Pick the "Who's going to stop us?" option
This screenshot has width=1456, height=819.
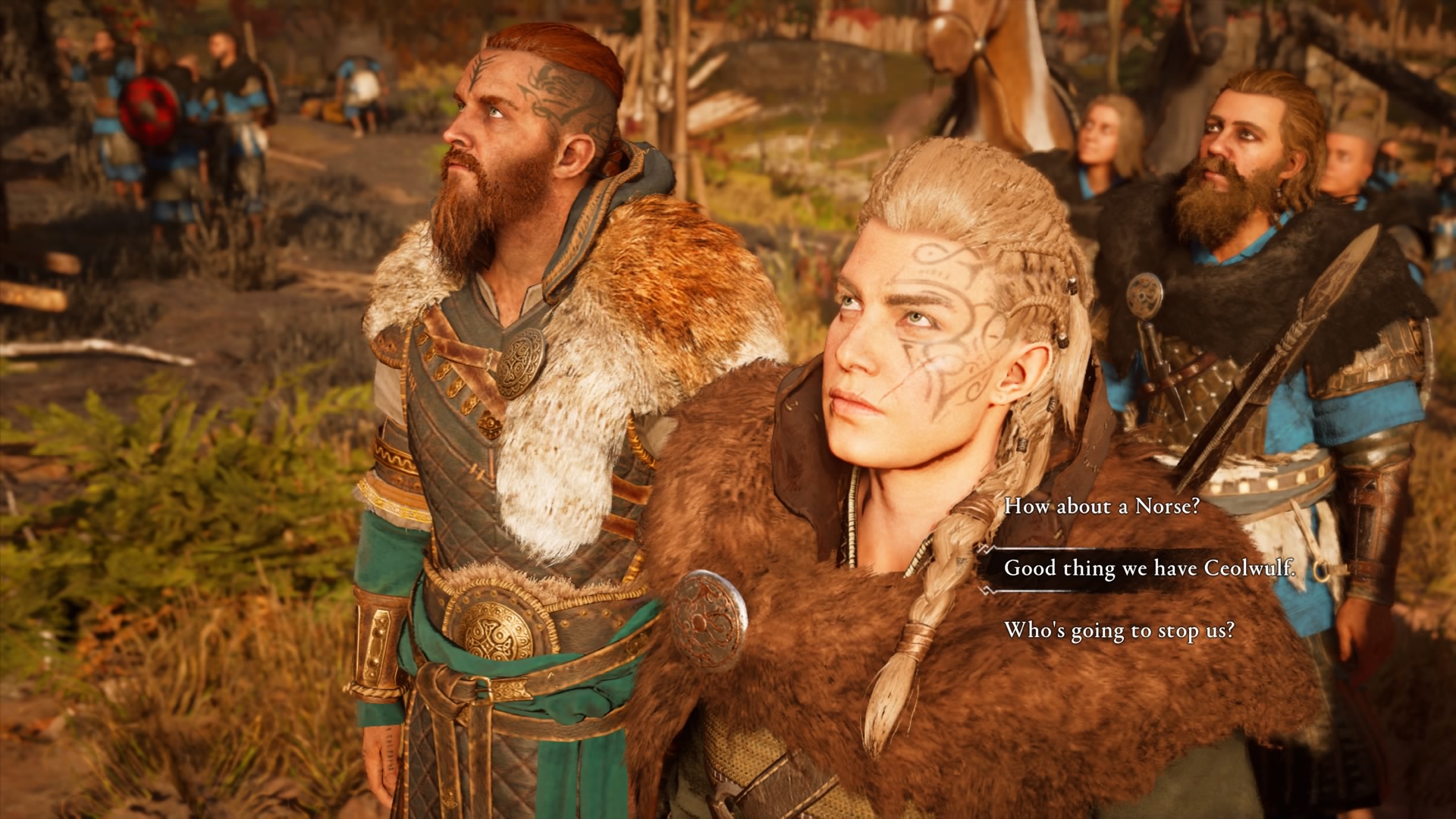tap(1119, 630)
